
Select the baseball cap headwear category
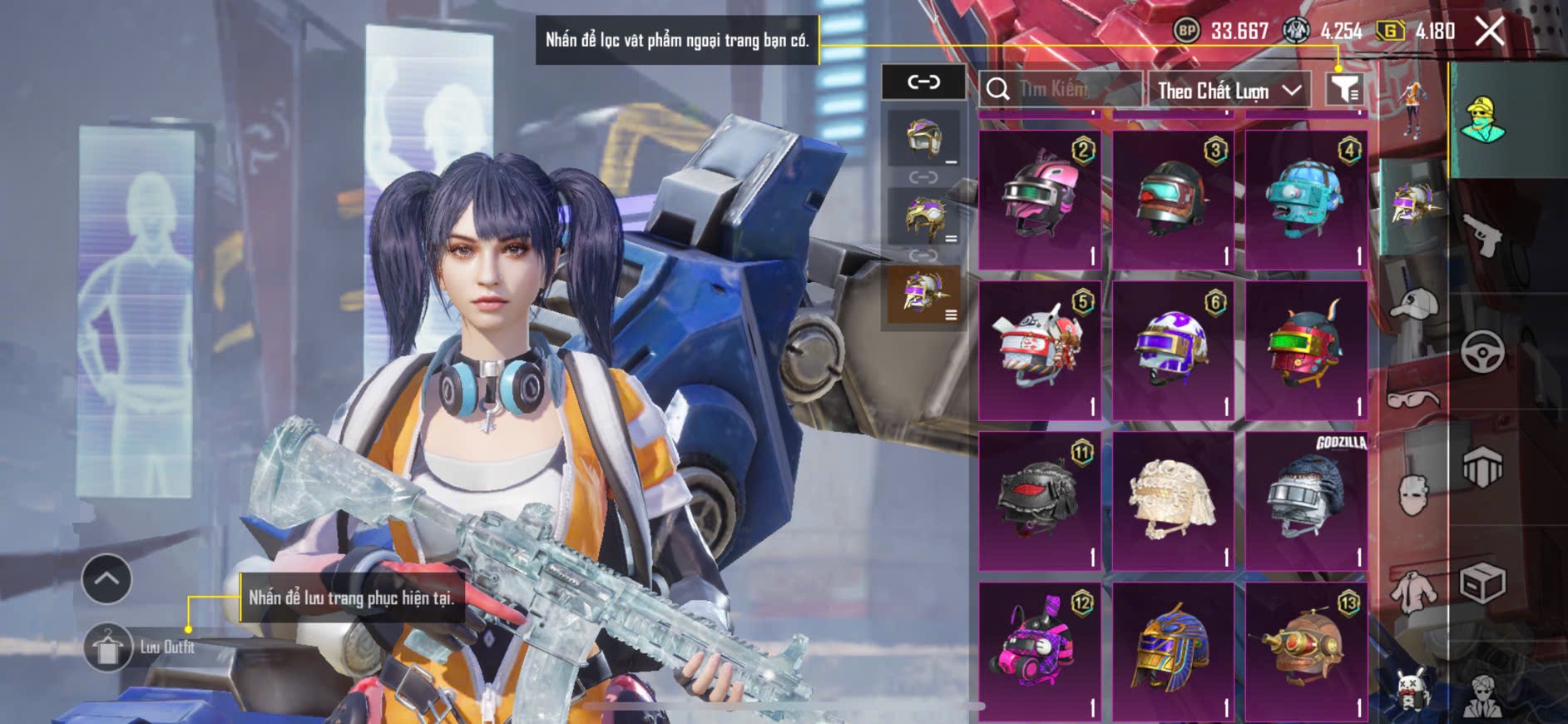[1412, 305]
